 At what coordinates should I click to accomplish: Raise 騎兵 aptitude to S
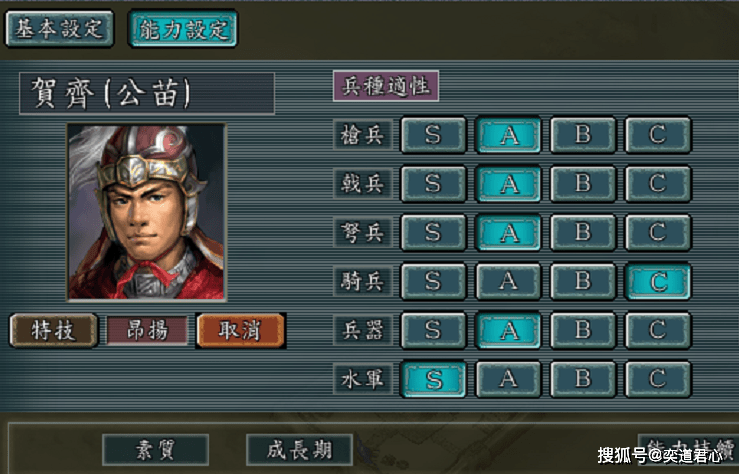point(433,281)
